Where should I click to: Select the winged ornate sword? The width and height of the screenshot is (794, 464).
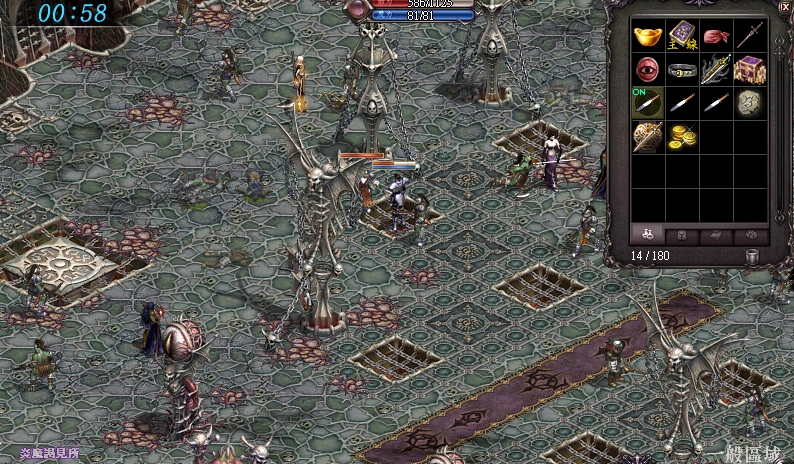[715, 70]
